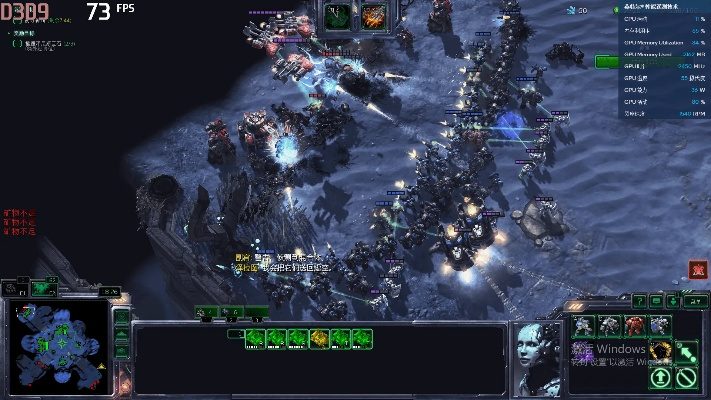711x400 pixels.
Task: Toggle the top minimap side button
Action: pos(121,317)
